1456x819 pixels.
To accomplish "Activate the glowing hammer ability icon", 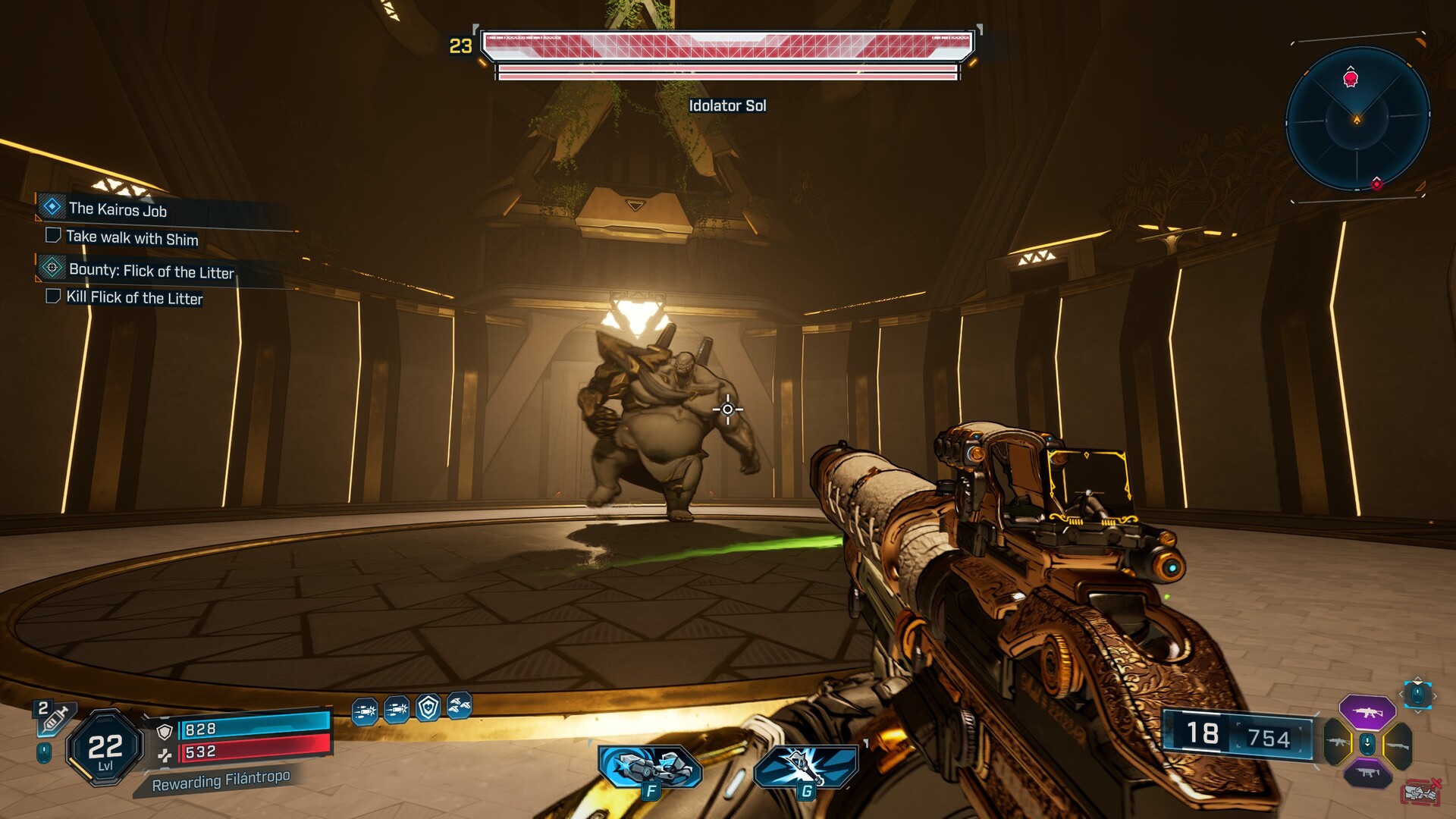I will click(x=805, y=768).
